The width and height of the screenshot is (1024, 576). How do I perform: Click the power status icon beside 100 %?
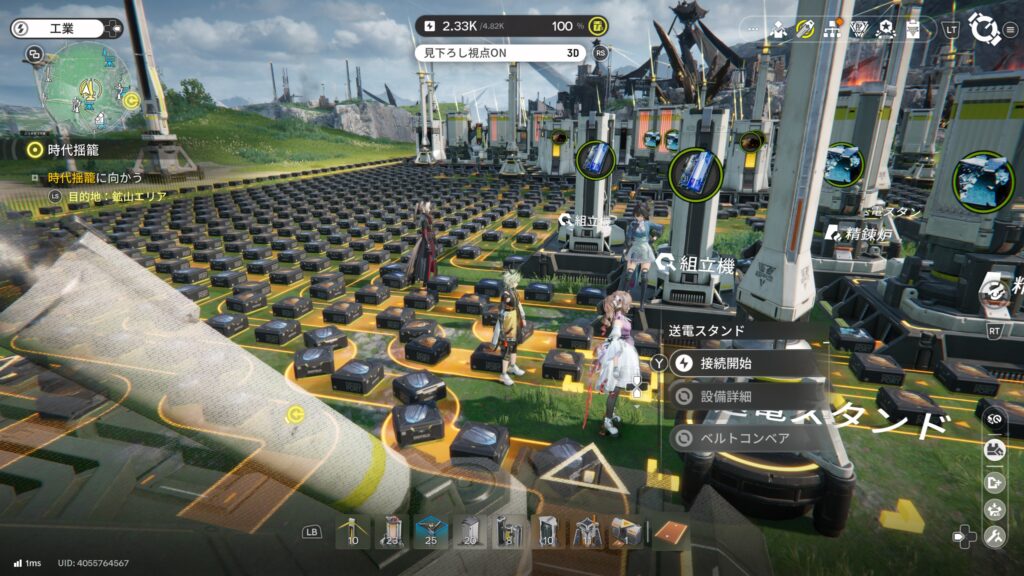click(x=598, y=25)
